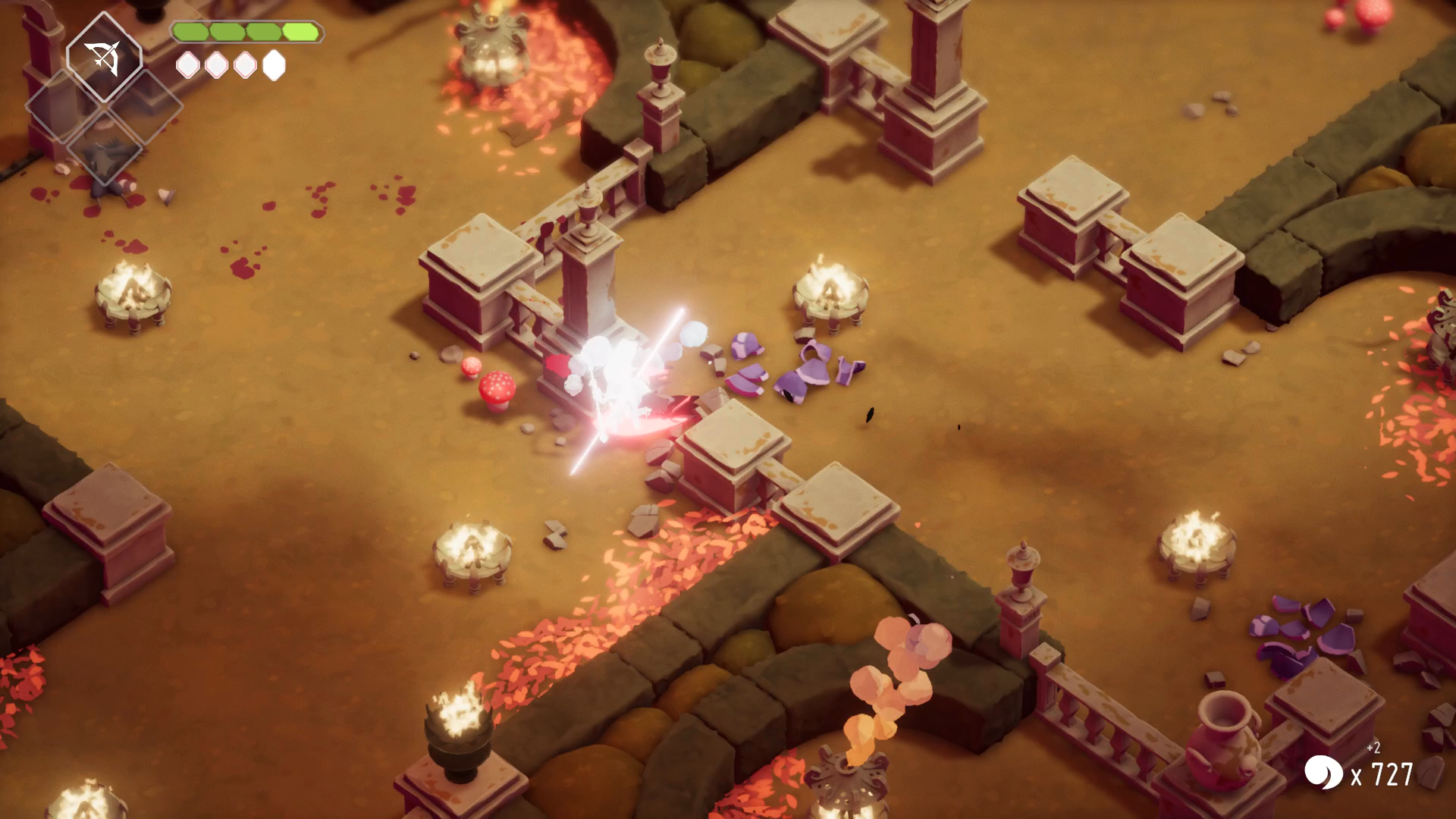Select the bow and arrow ability icon
1456x819 pixels.
click(104, 58)
